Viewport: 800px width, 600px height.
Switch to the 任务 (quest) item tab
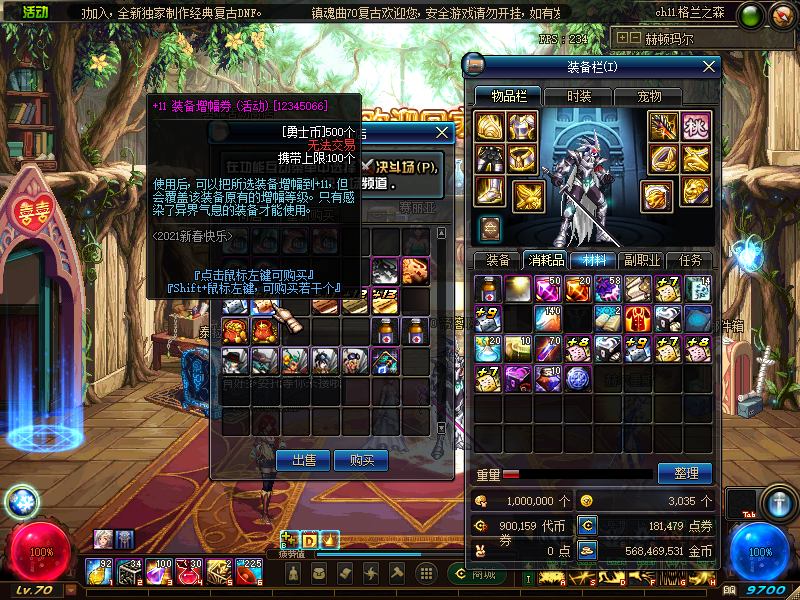[x=690, y=260]
